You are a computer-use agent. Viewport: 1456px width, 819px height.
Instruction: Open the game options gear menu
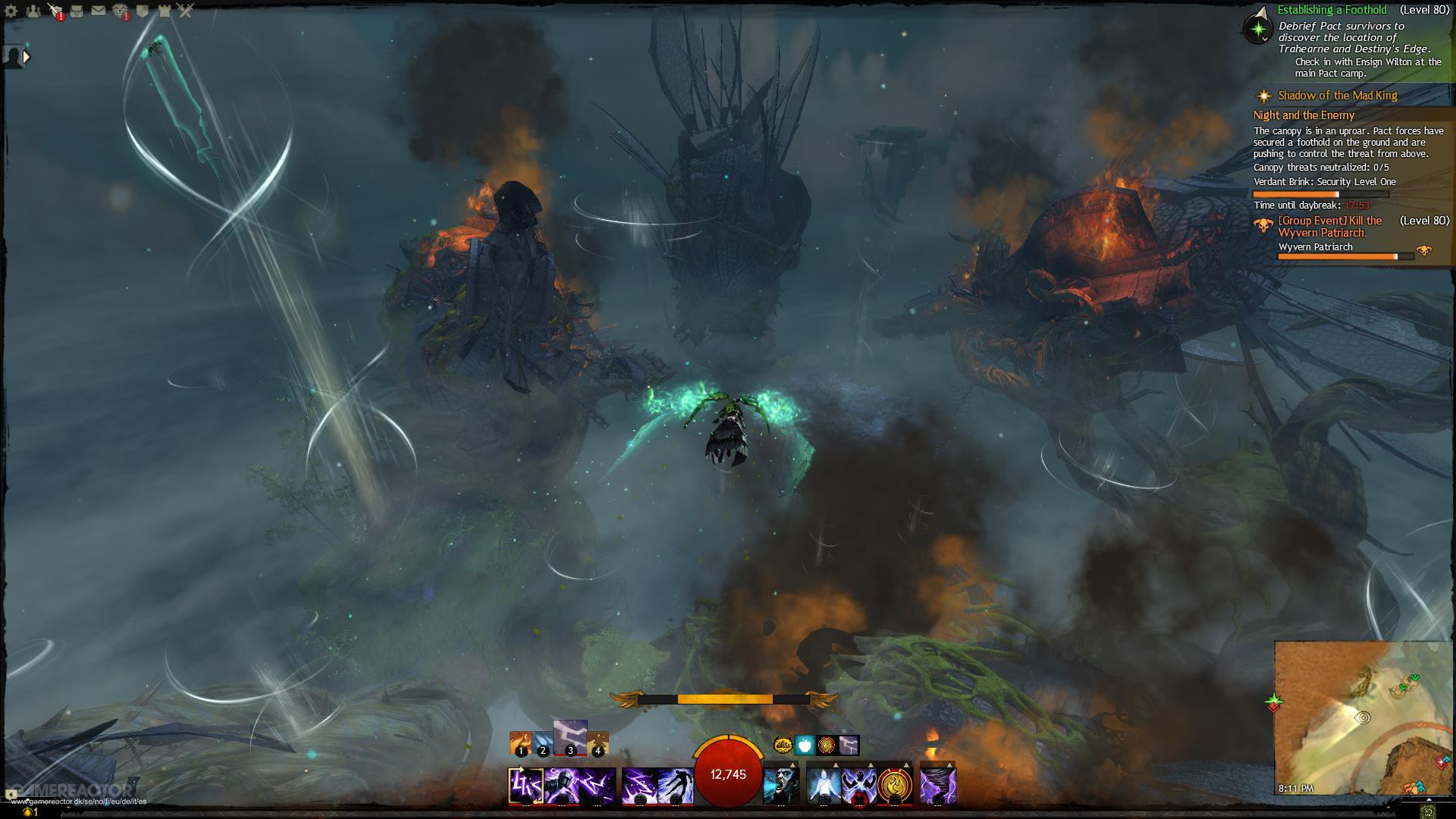(11, 10)
